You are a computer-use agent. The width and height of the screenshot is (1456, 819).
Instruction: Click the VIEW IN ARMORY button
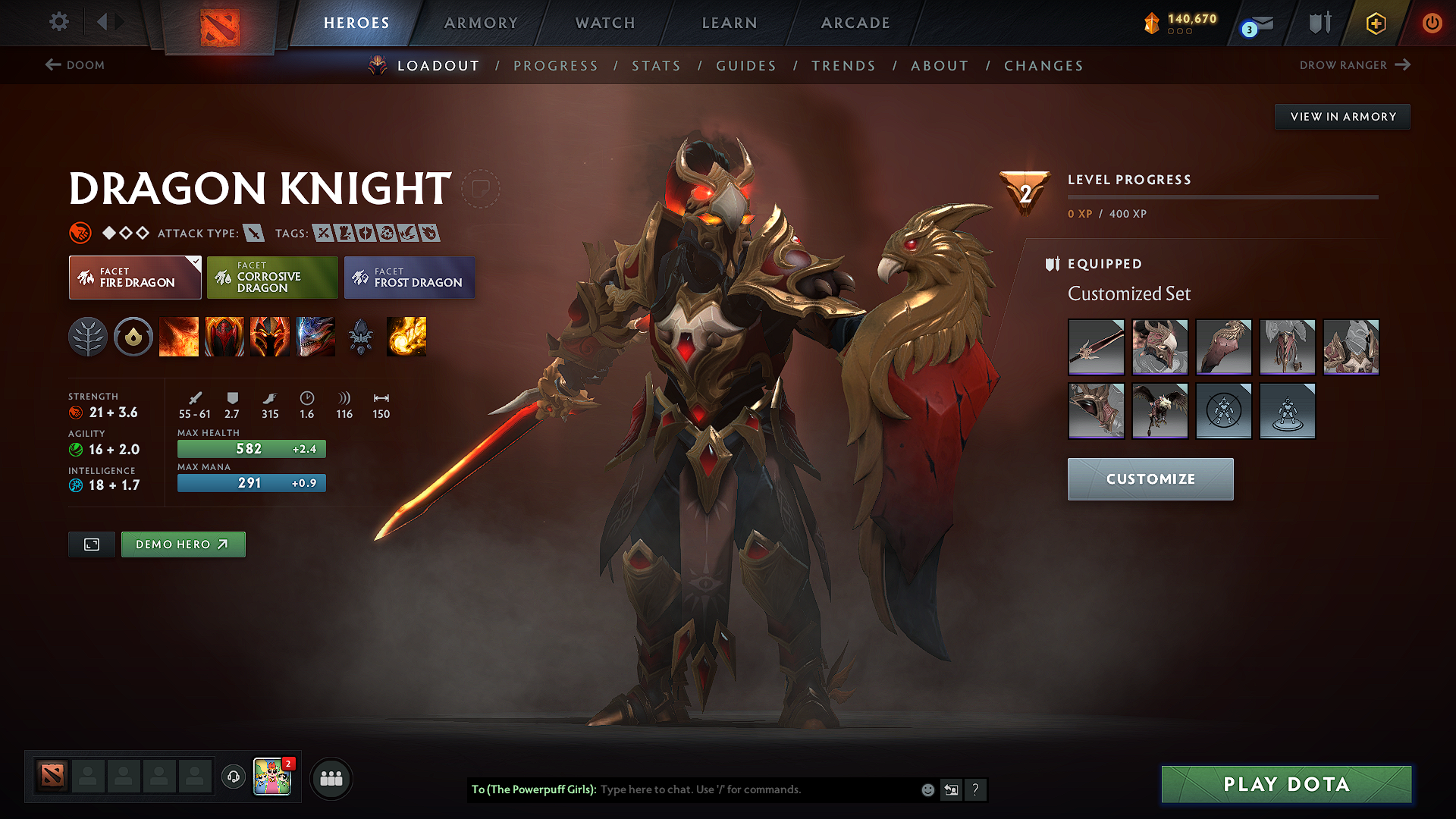pos(1341,116)
